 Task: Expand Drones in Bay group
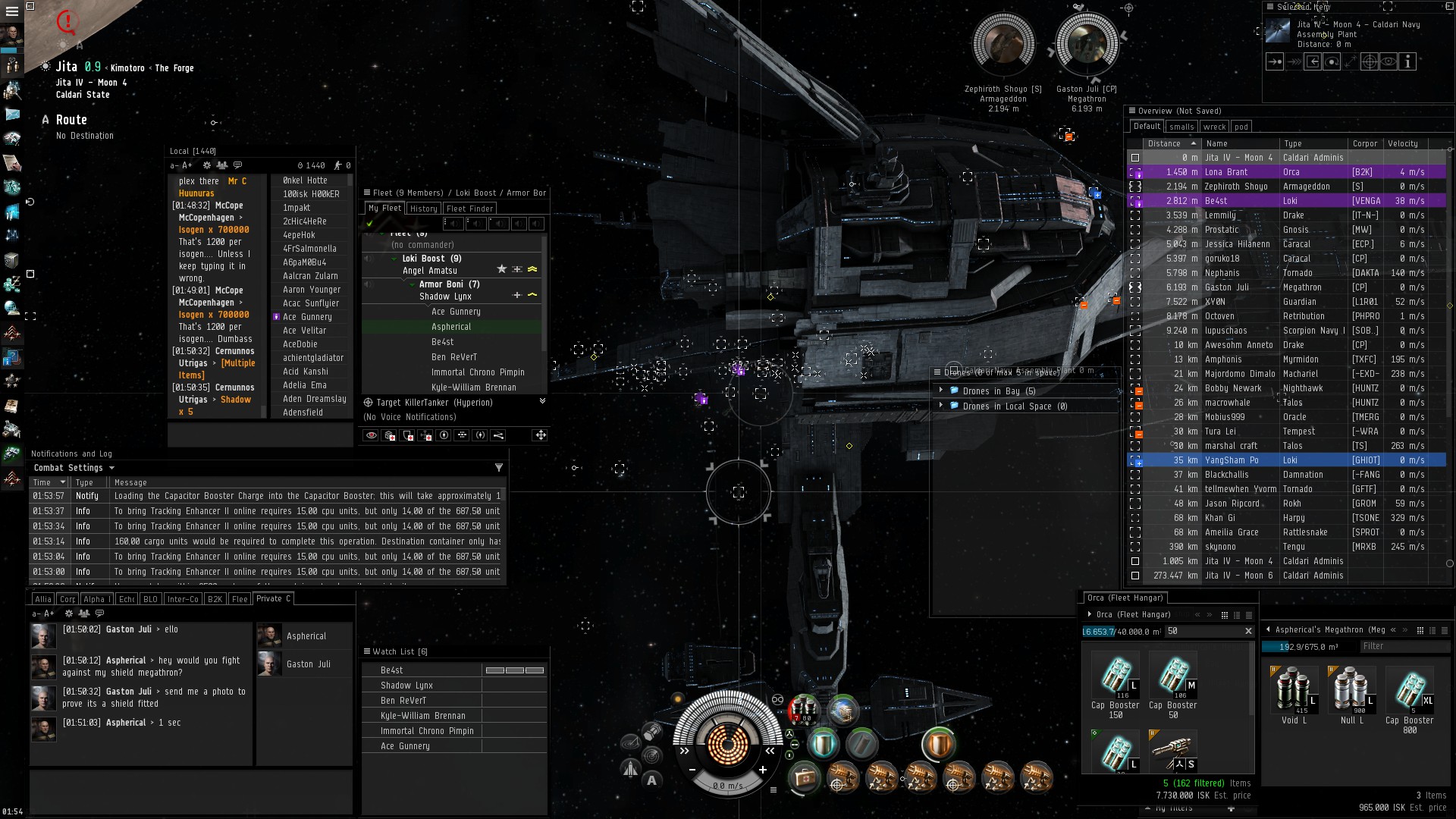(x=941, y=391)
